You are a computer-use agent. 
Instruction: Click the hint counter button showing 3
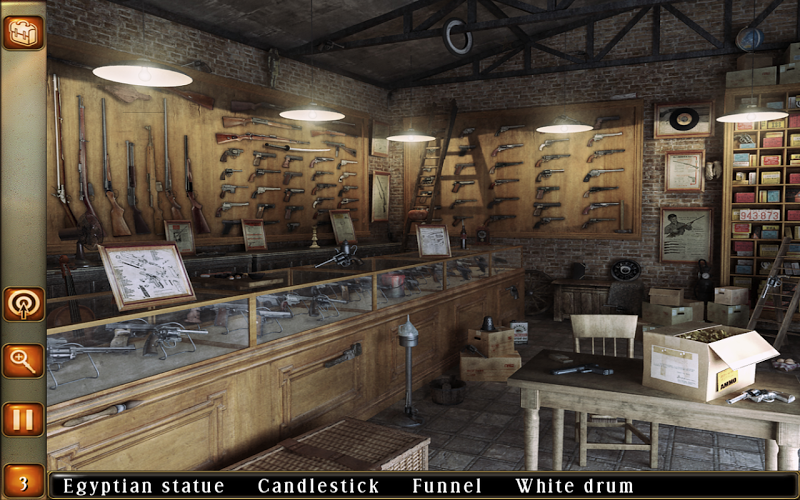(22, 479)
